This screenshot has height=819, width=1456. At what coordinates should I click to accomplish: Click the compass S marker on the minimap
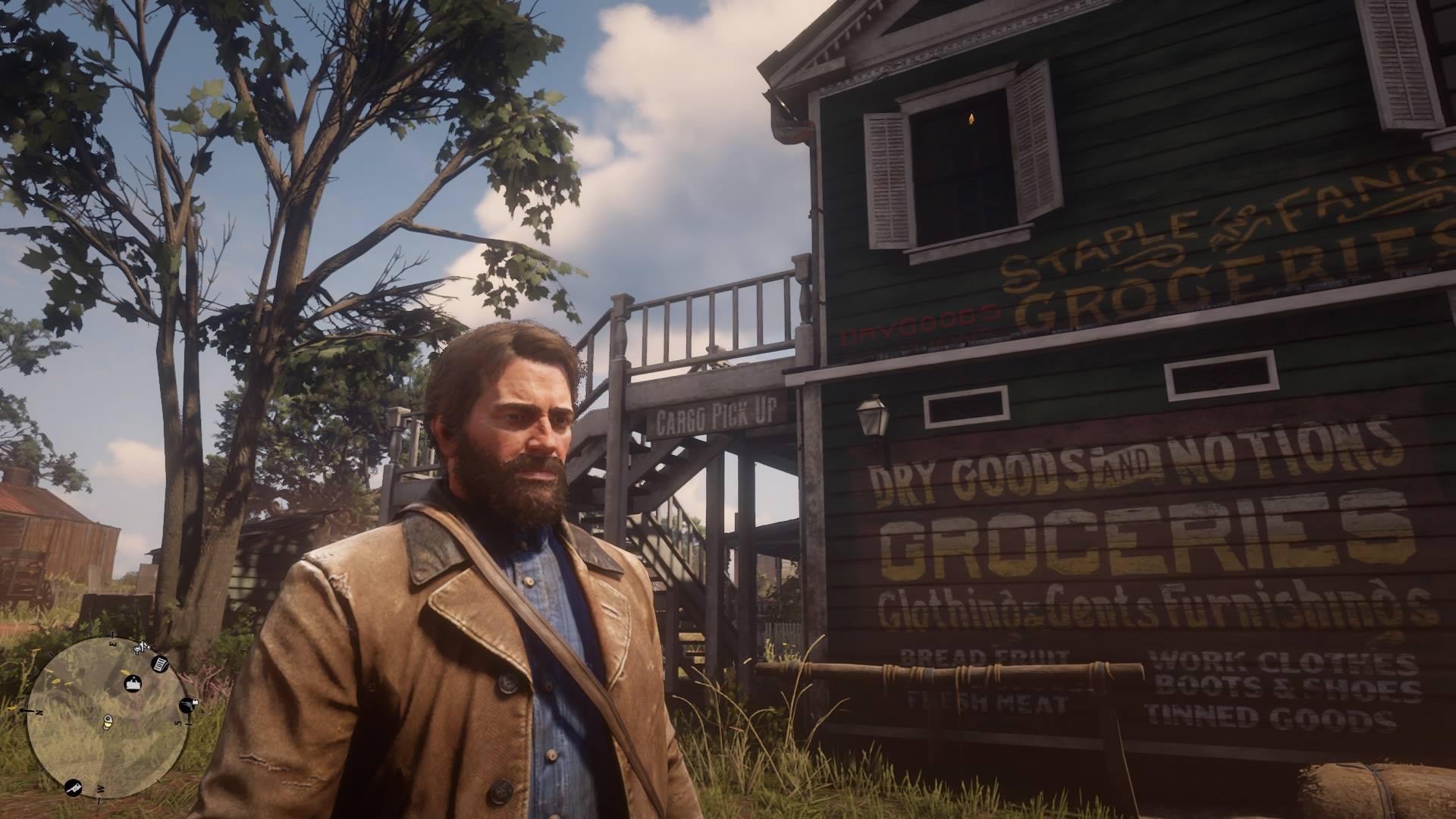[x=177, y=723]
